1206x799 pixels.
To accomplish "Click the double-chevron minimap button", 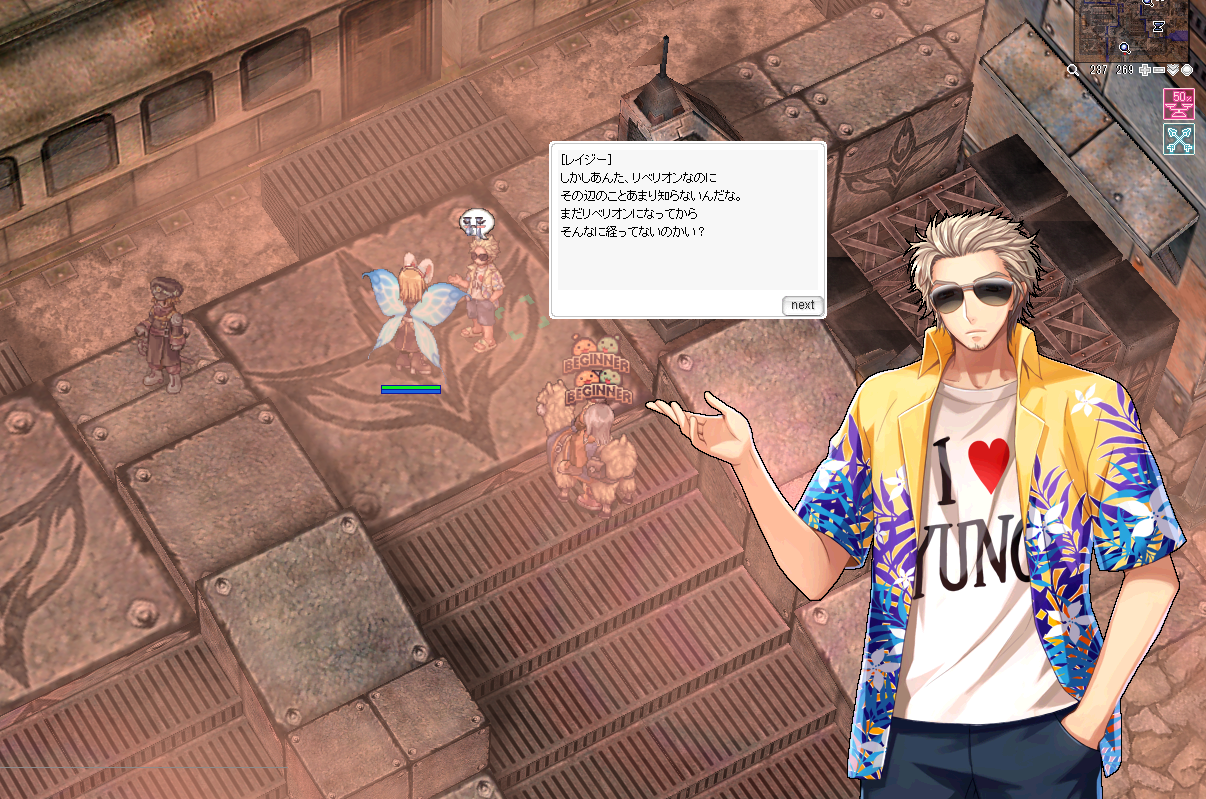I will pyautogui.click(x=1173, y=70).
